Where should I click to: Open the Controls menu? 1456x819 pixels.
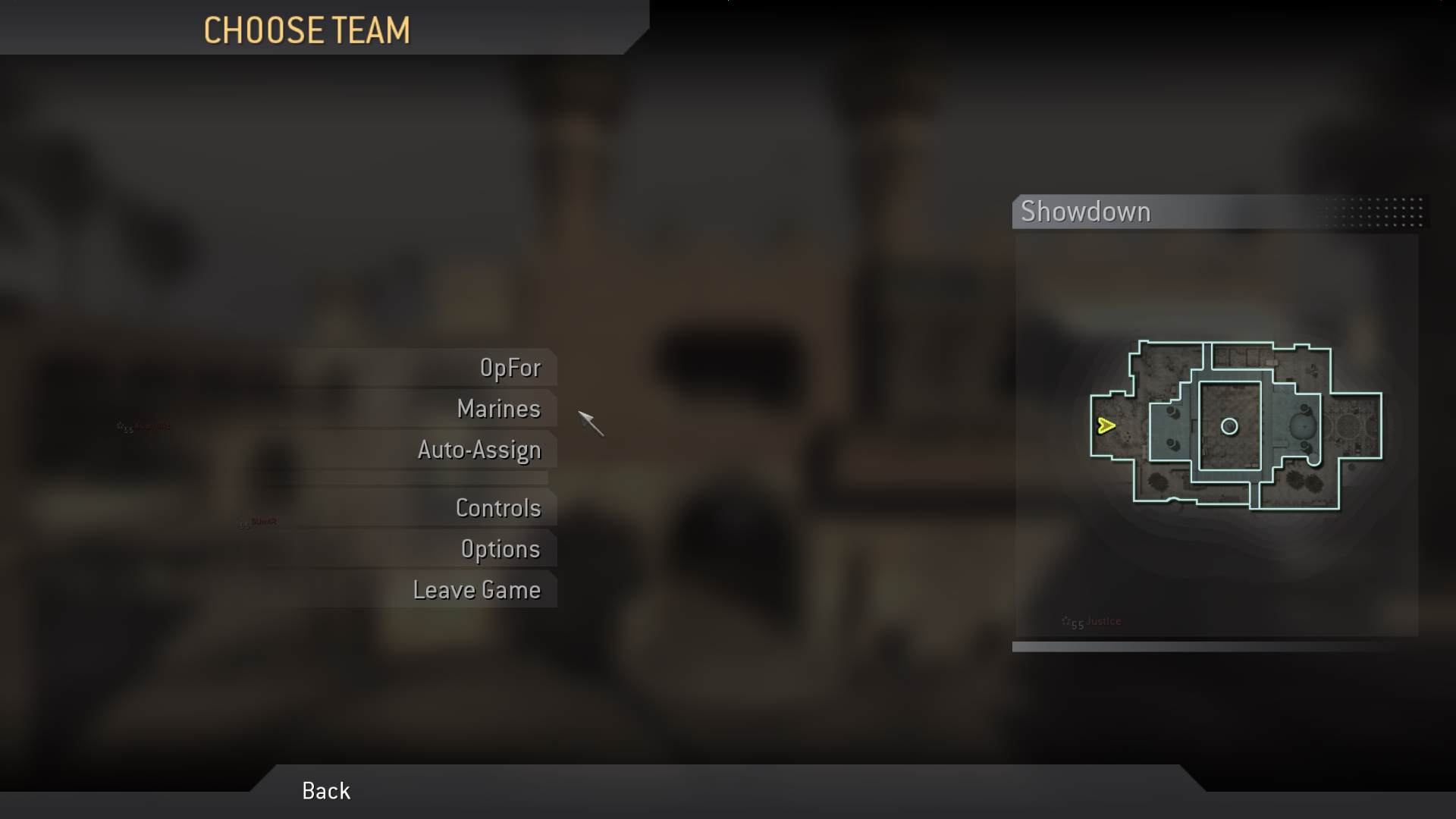(499, 508)
